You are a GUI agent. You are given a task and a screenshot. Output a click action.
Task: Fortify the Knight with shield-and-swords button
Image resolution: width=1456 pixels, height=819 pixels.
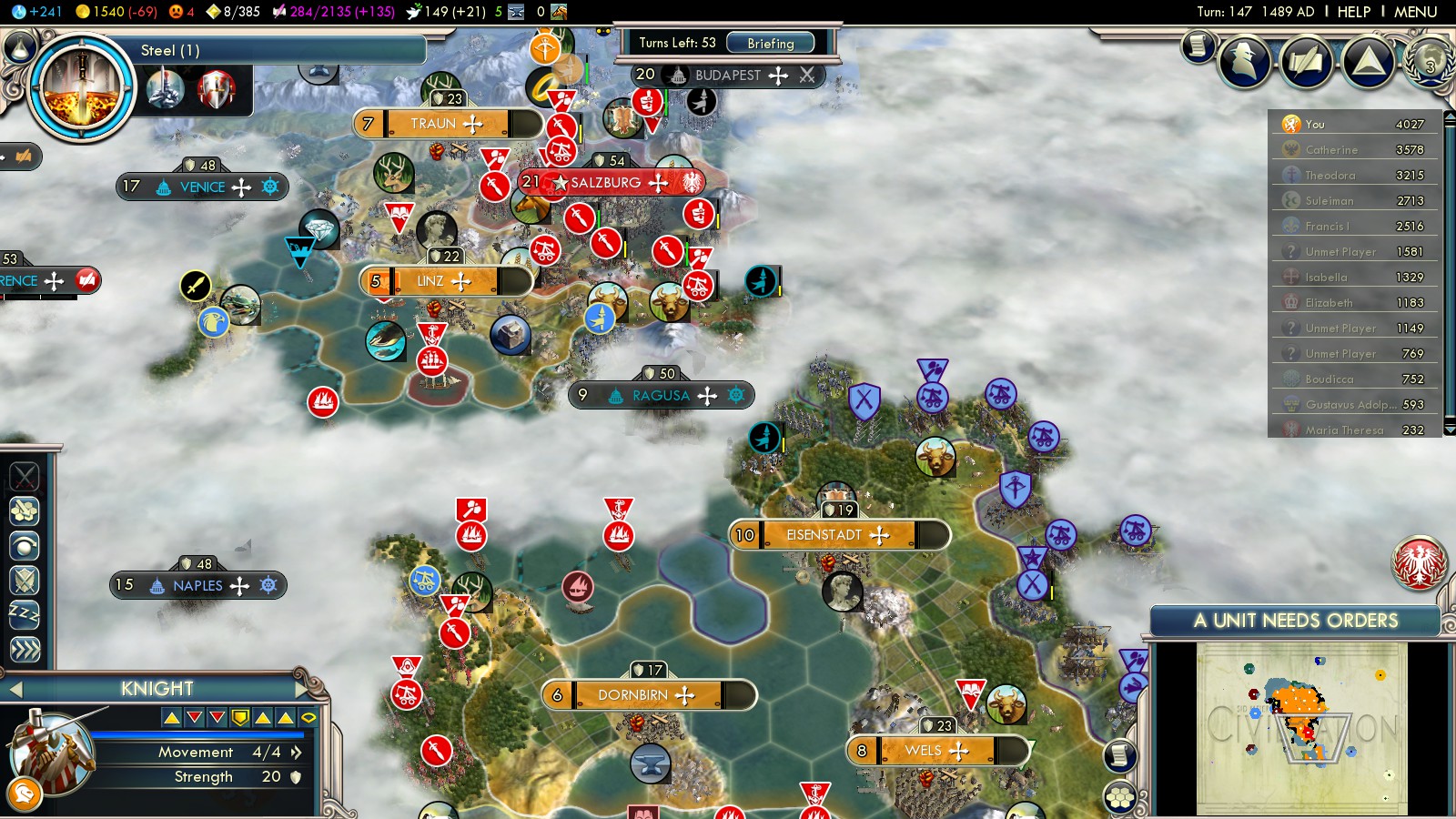25,580
